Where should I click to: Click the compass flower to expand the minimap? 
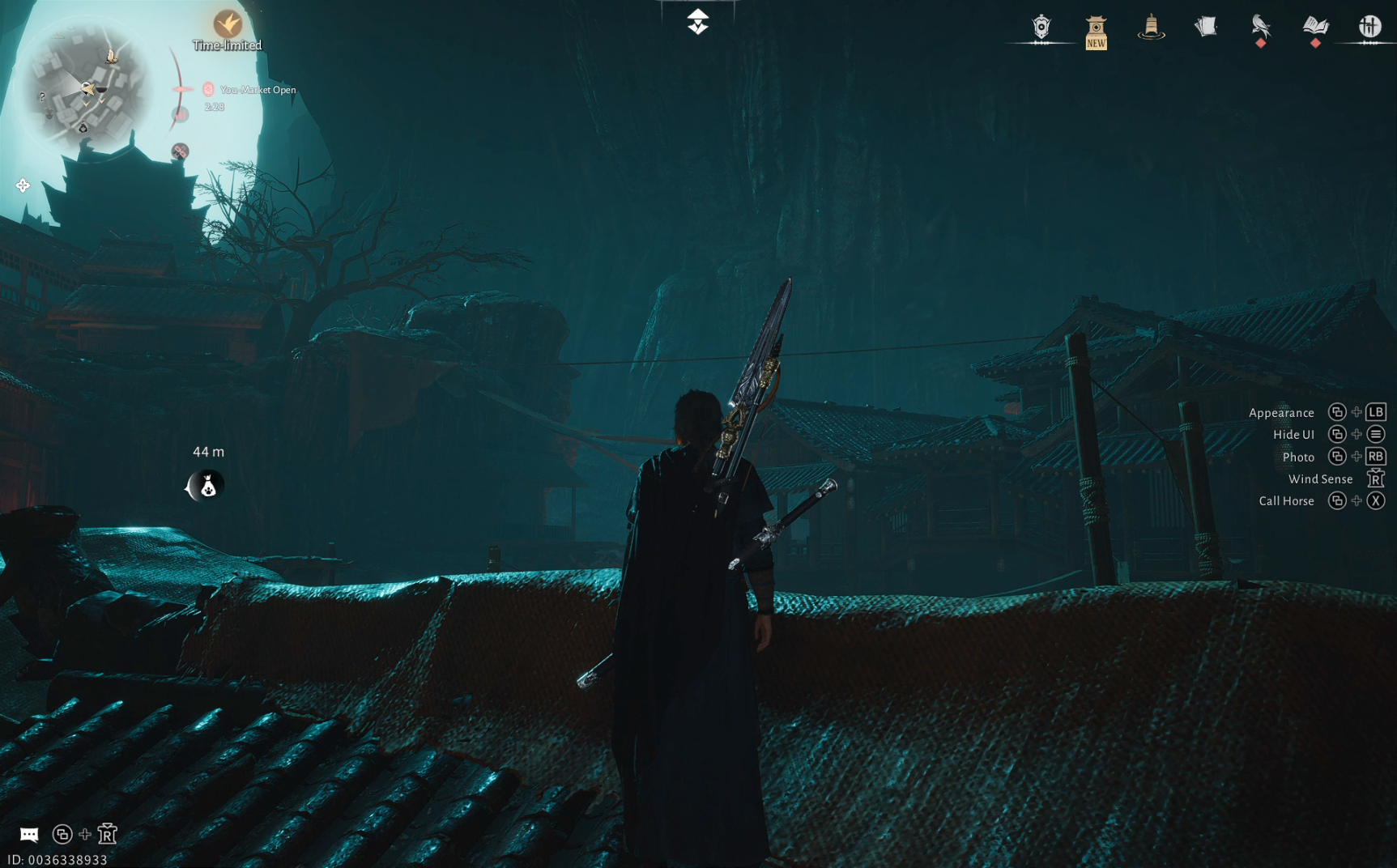tap(24, 185)
